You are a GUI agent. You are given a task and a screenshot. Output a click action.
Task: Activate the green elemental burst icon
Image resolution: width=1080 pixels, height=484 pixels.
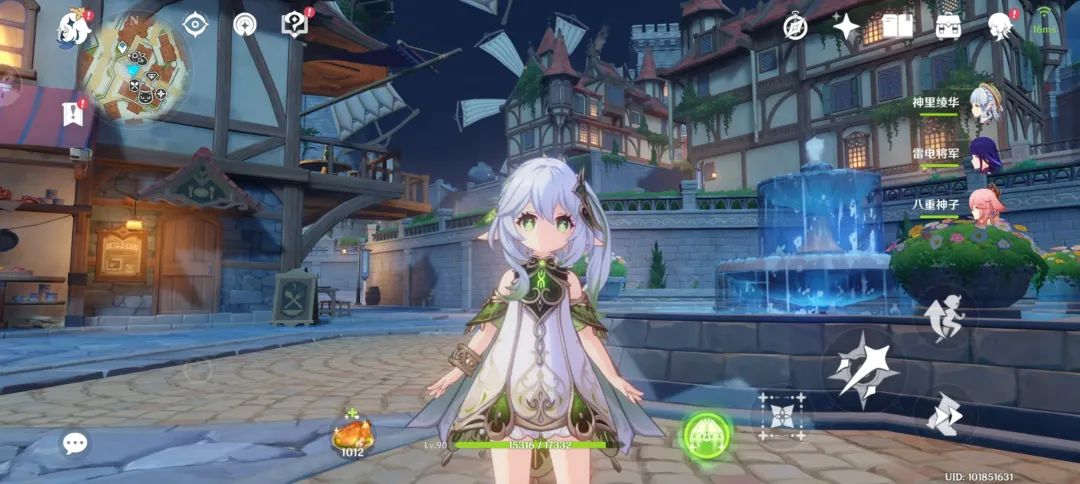point(706,435)
